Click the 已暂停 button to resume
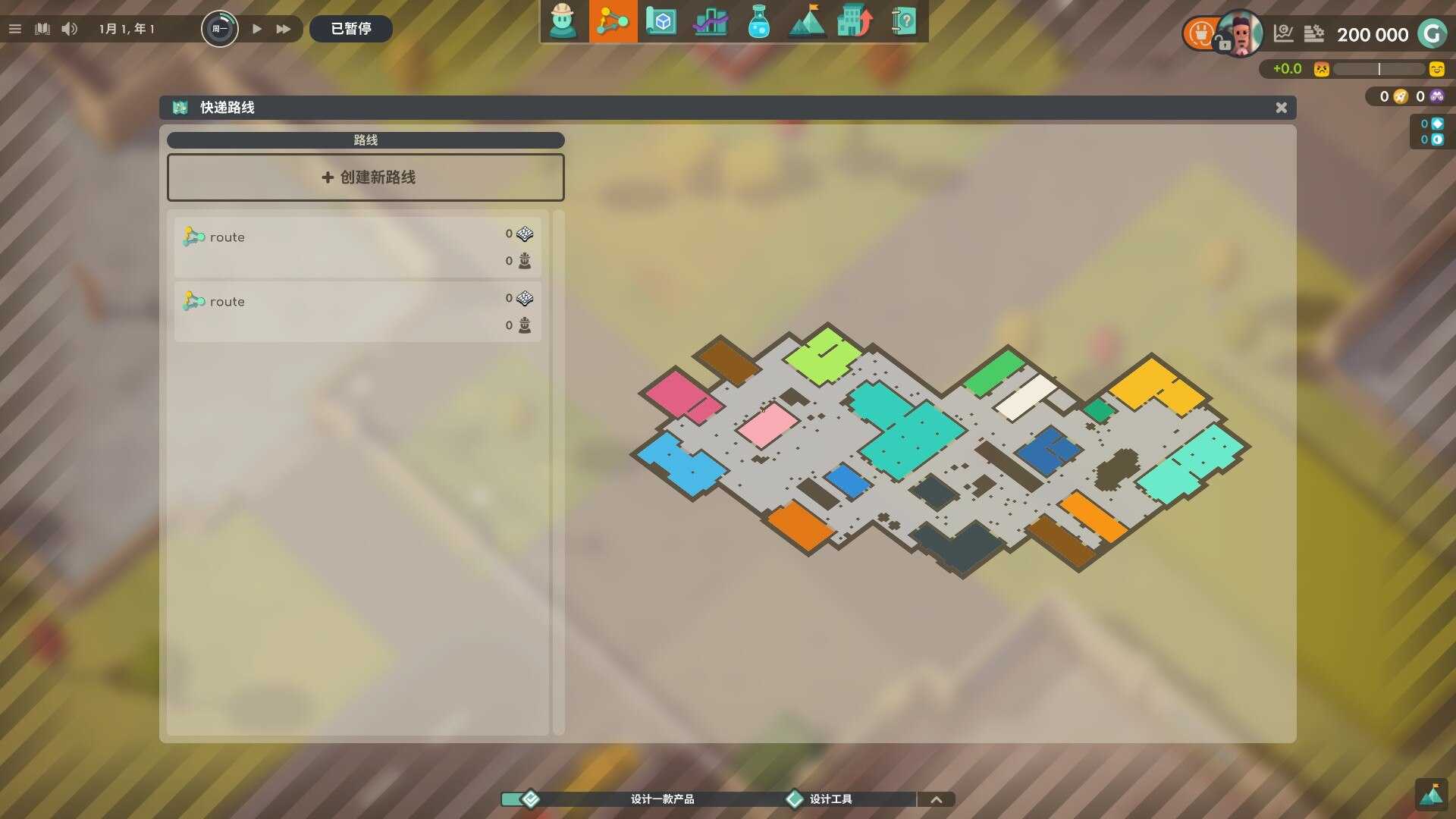 click(350, 29)
